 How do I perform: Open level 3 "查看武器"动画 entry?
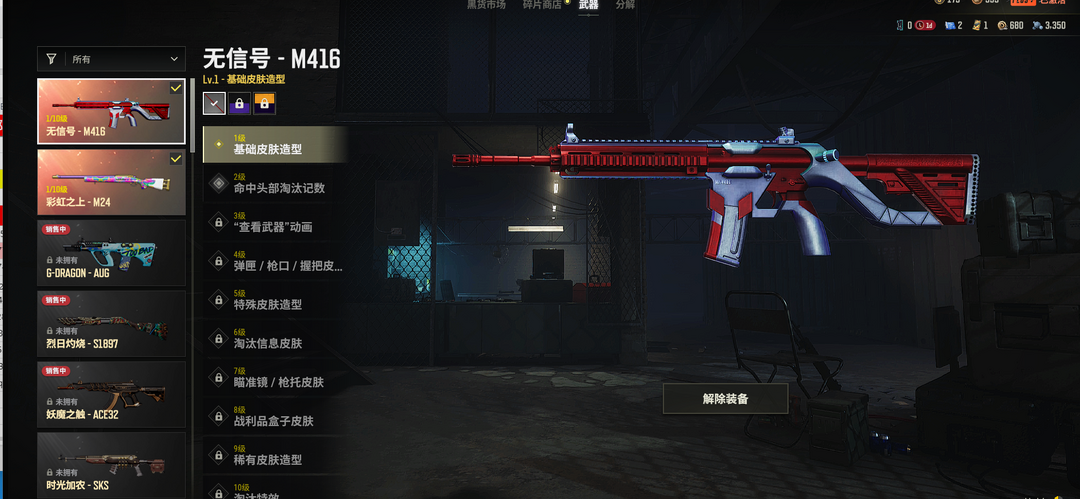pyautogui.click(x=275, y=223)
